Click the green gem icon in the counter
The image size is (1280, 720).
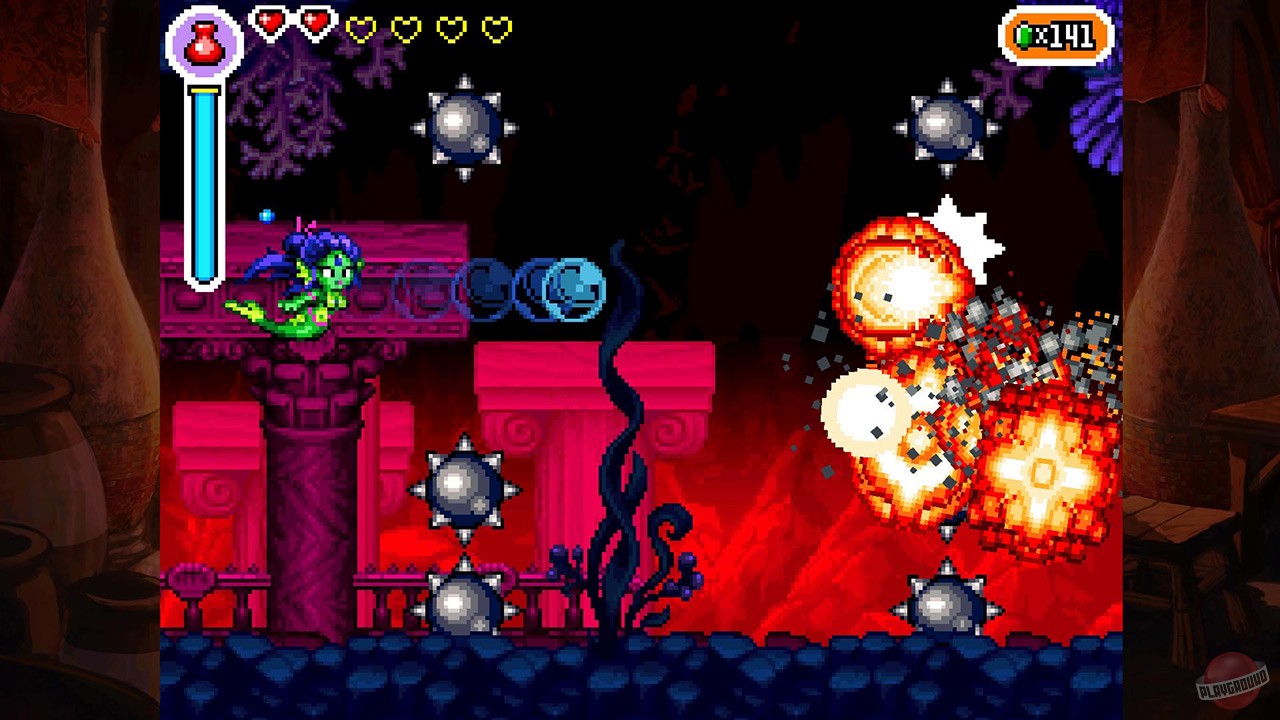(x=1023, y=38)
